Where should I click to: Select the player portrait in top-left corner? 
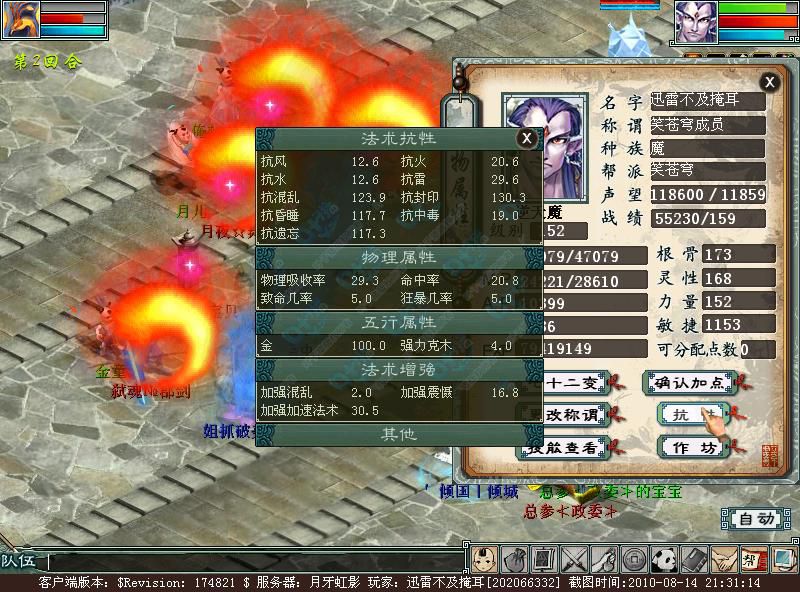click(19, 19)
